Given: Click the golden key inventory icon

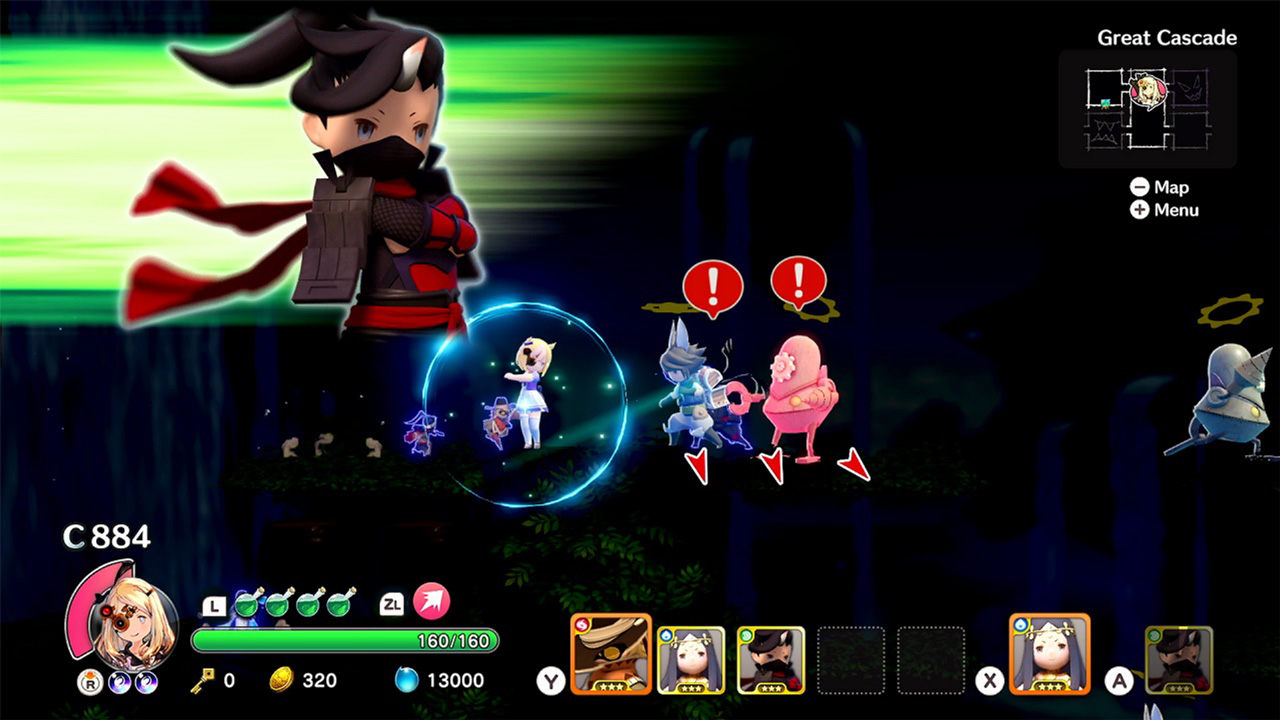Looking at the screenshot, I should tap(204, 679).
